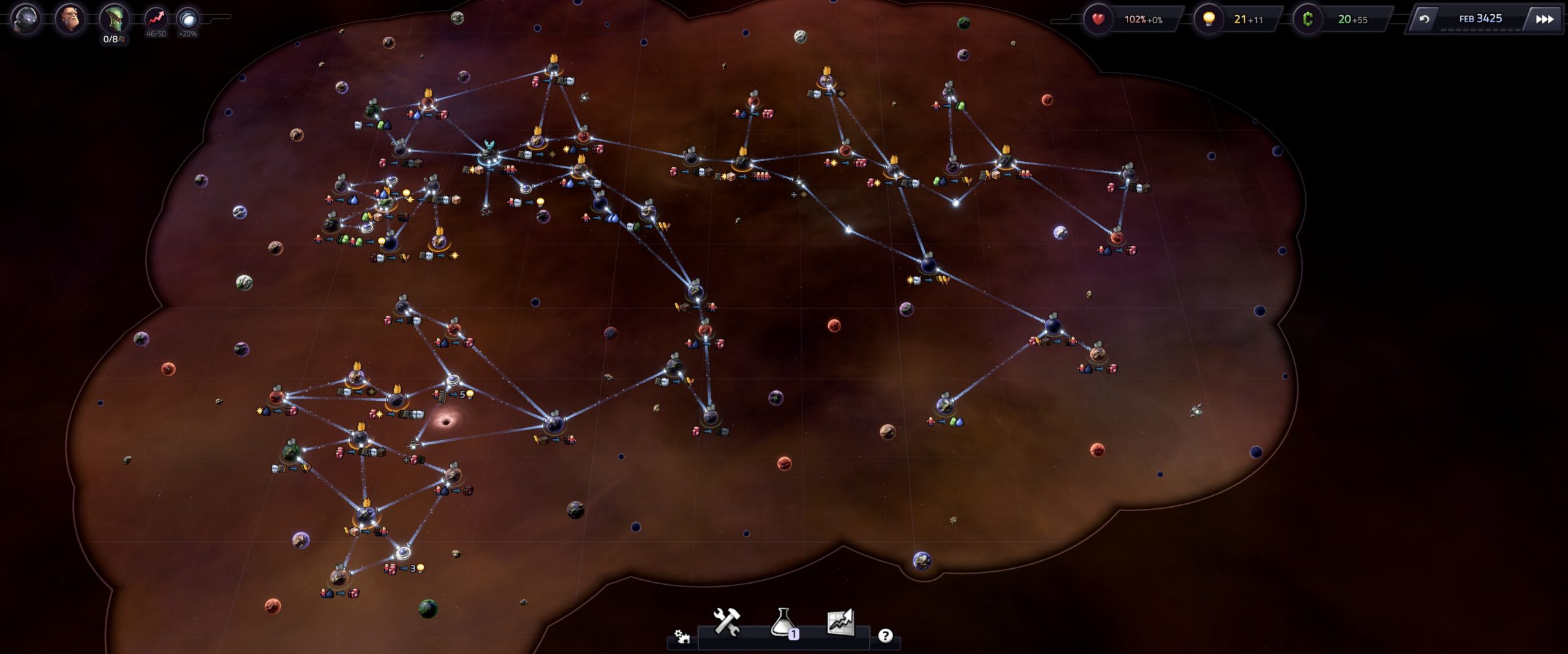This screenshot has width=1568, height=654.
Task: Click the white swirl bonus icon
Action: tap(187, 18)
